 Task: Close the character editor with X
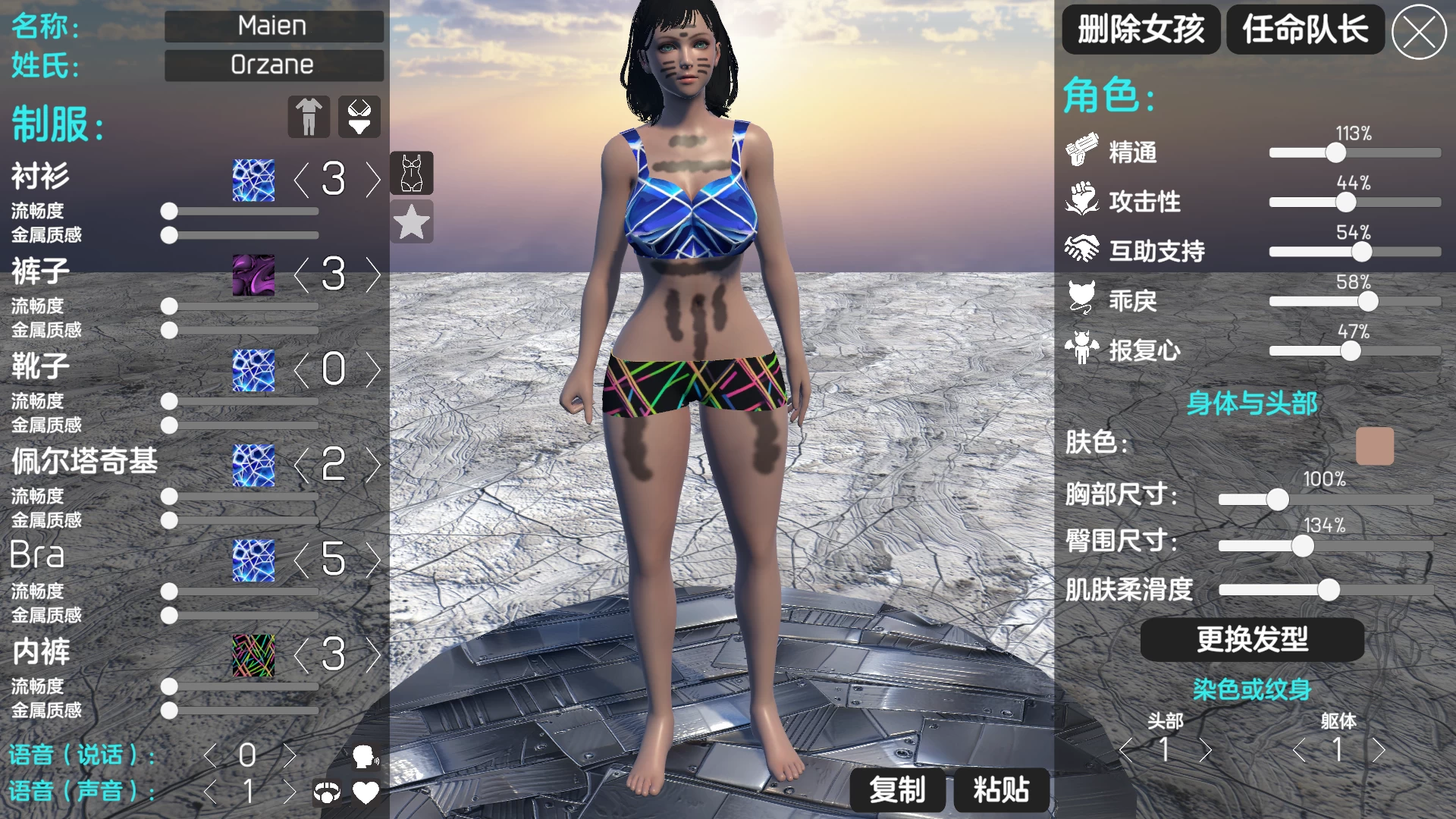1419,32
